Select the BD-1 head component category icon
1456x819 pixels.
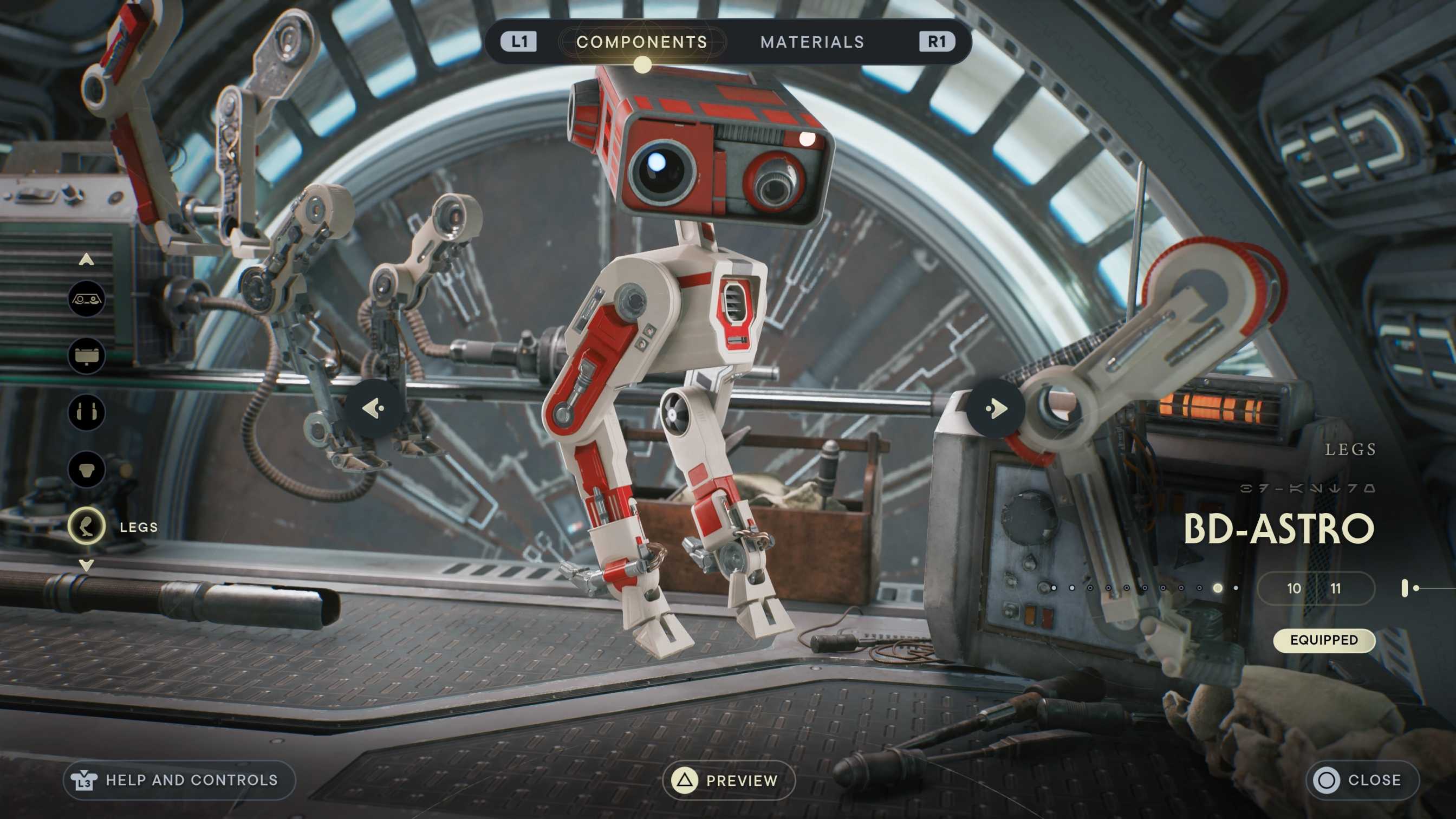pyautogui.click(x=87, y=356)
